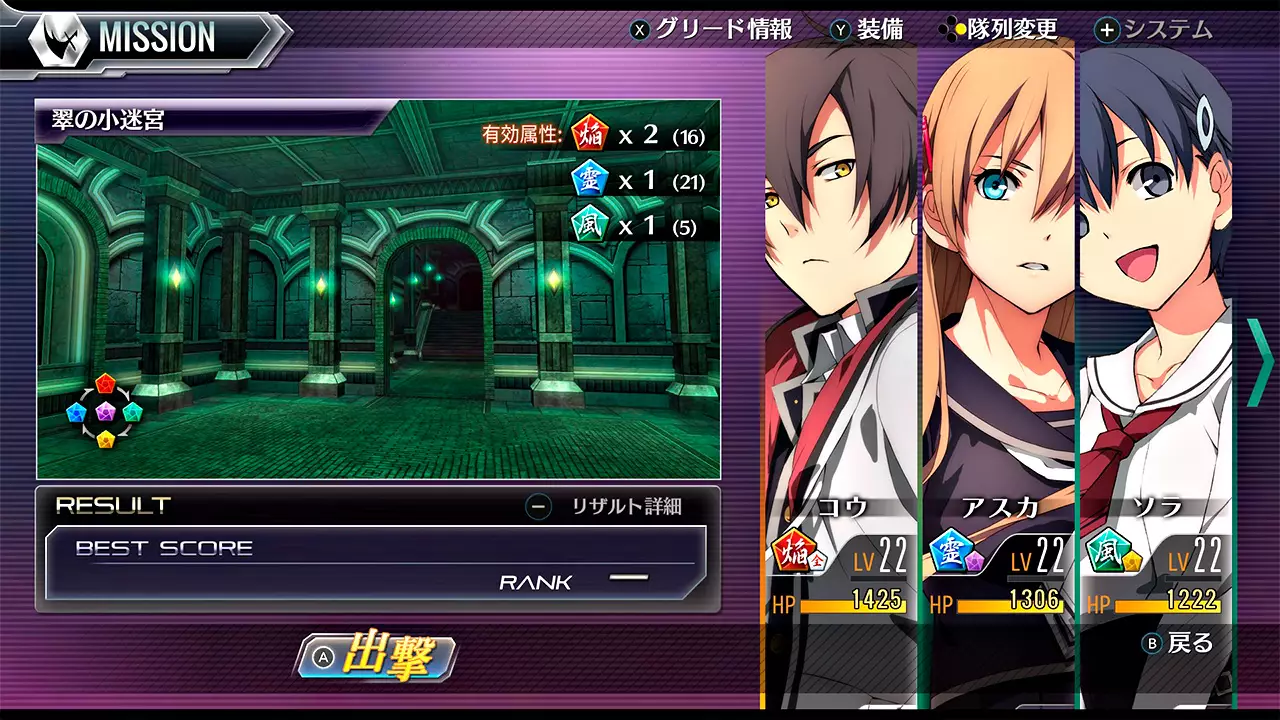Select the yellow gem in the attribute wheel

click(105, 438)
